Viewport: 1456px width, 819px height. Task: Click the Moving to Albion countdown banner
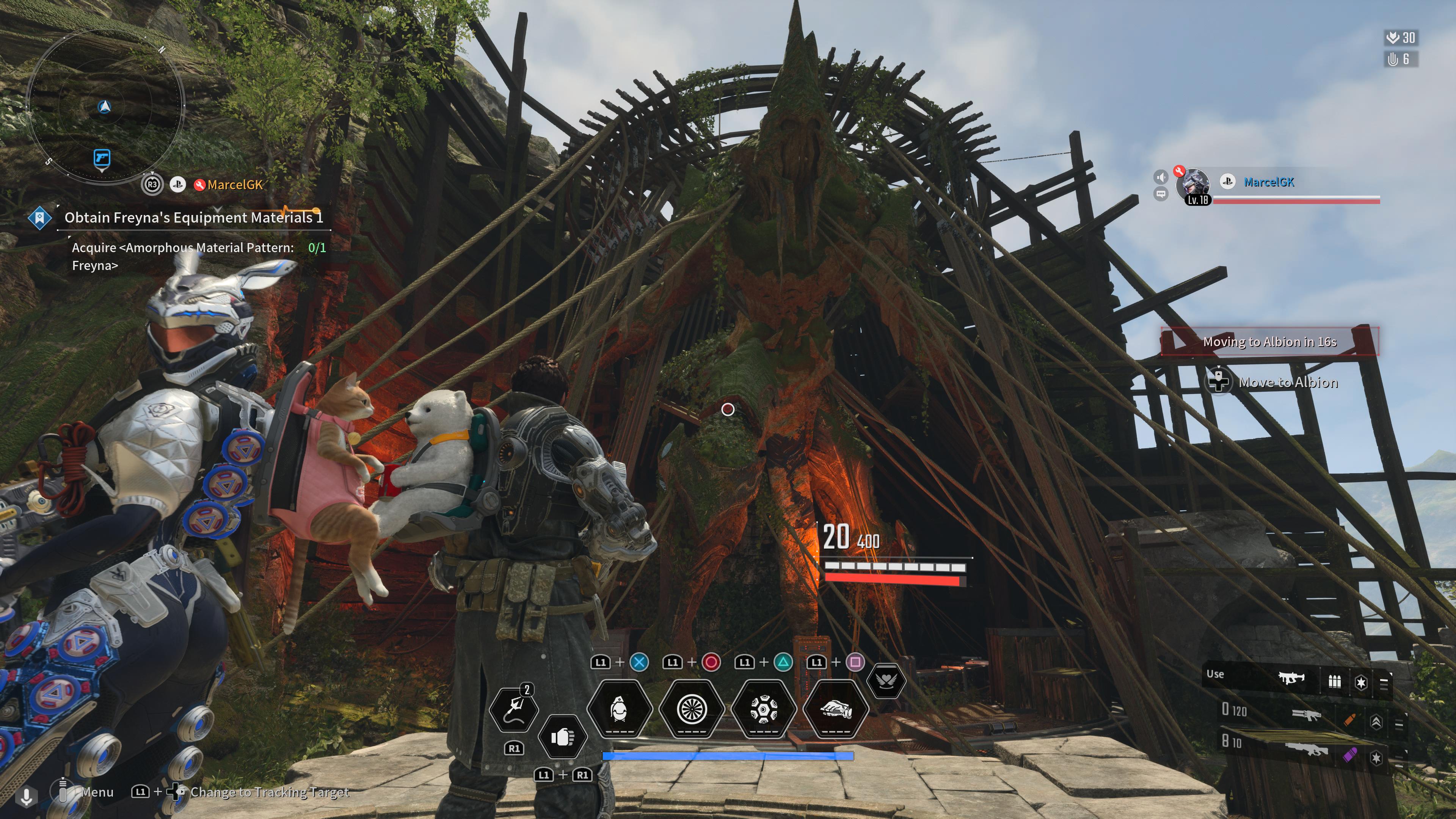pyautogui.click(x=1269, y=342)
